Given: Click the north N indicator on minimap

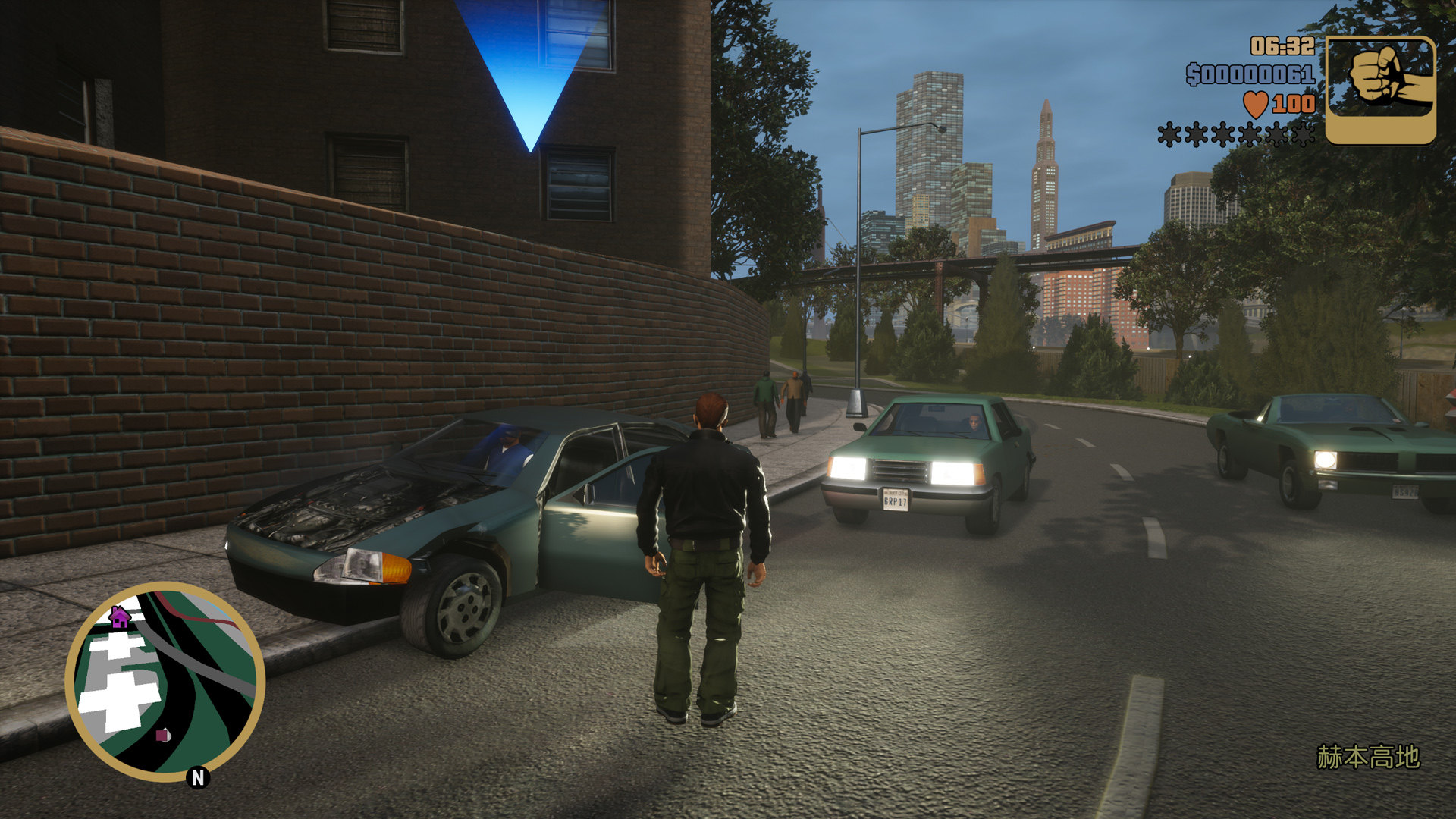Looking at the screenshot, I should (x=198, y=777).
